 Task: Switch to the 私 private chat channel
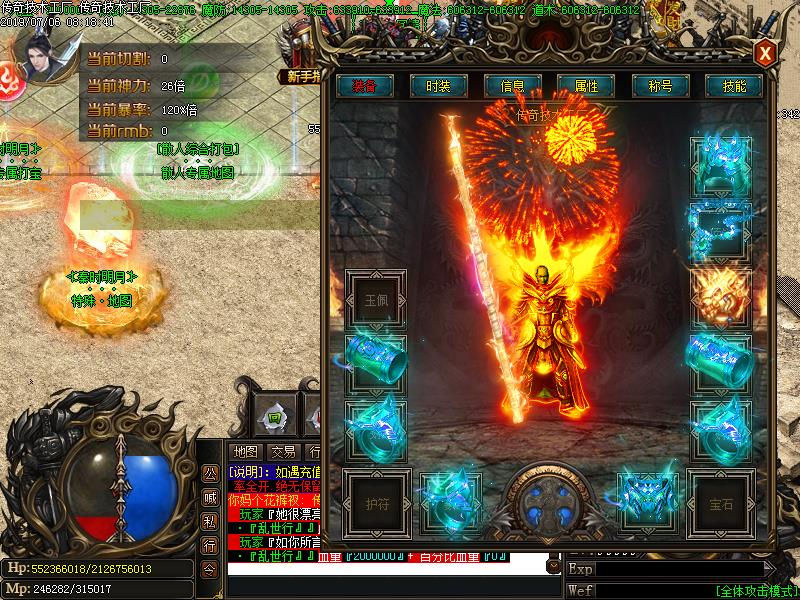[210, 520]
